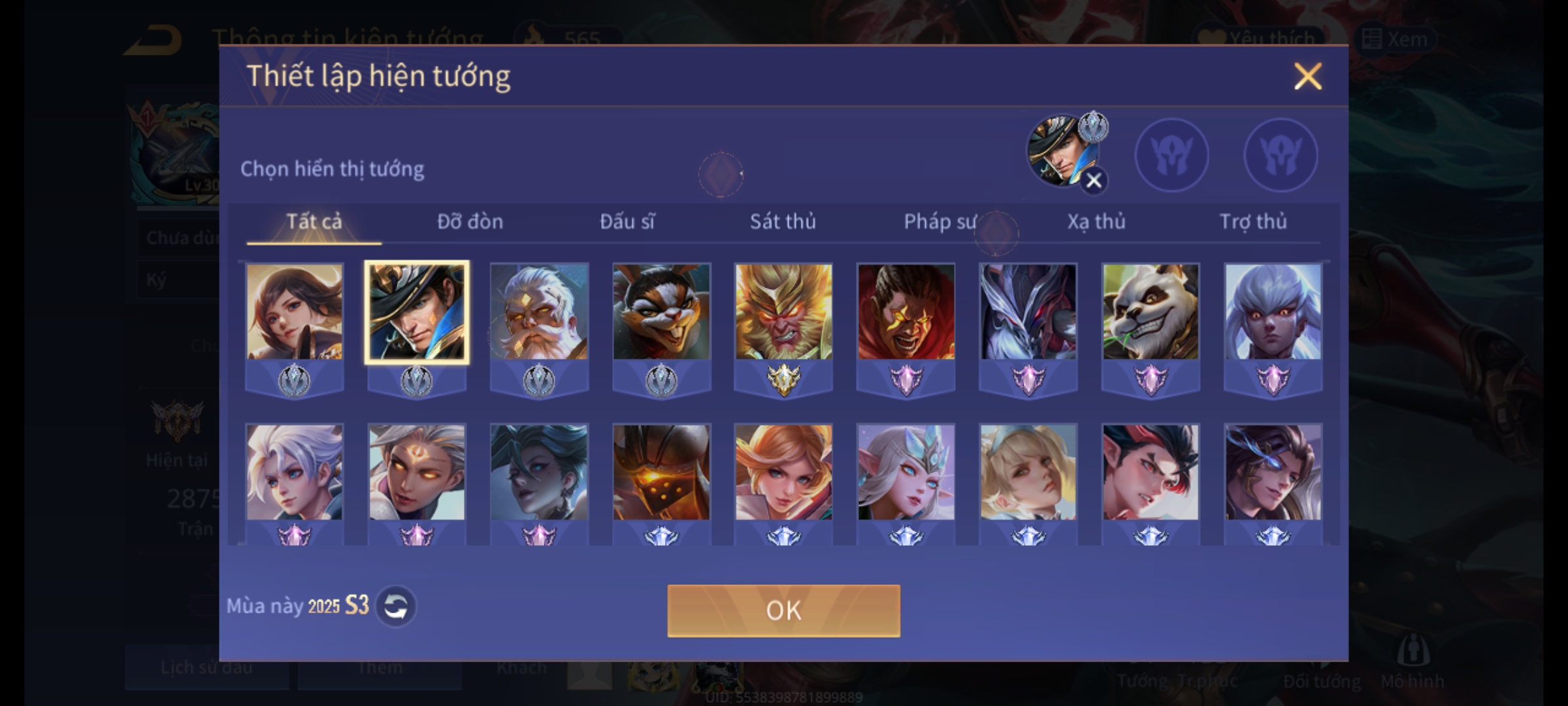Image resolution: width=1568 pixels, height=706 pixels.
Task: Choose the Trợ thủ category tab
Action: 1253,222
